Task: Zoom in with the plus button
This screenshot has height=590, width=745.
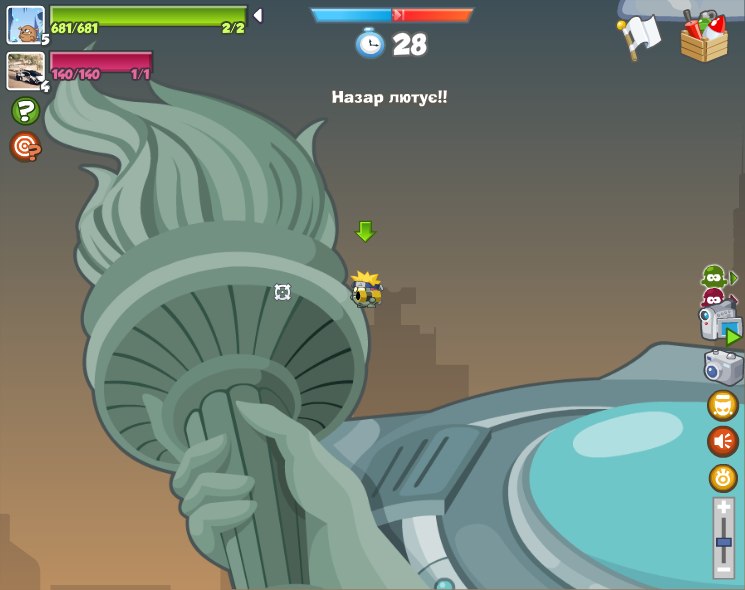Action: [x=723, y=508]
